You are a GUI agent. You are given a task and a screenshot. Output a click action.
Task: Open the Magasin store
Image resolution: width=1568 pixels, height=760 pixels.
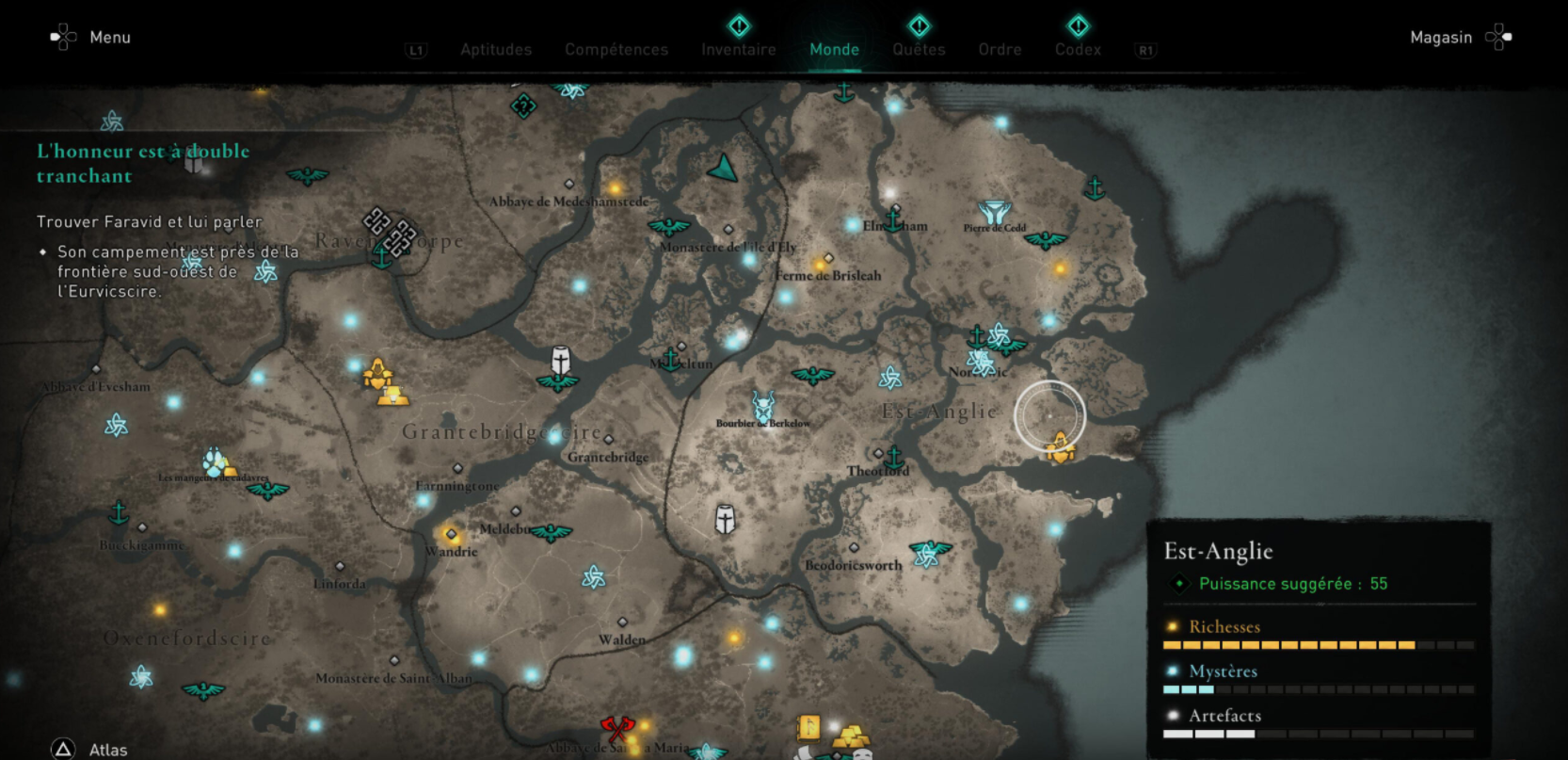click(1439, 37)
